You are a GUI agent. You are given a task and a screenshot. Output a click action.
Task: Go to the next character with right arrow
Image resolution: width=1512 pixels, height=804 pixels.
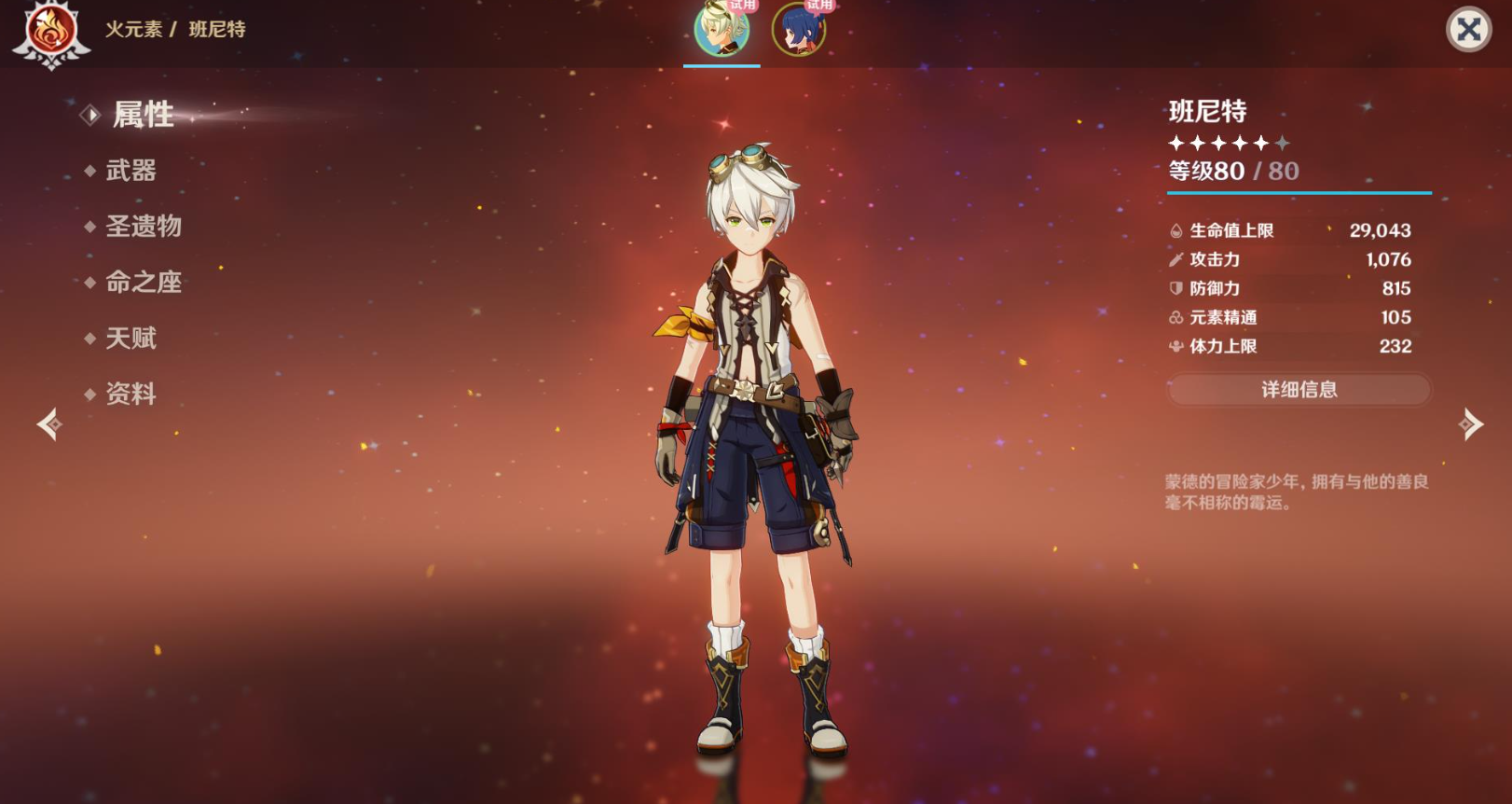pos(1470,424)
